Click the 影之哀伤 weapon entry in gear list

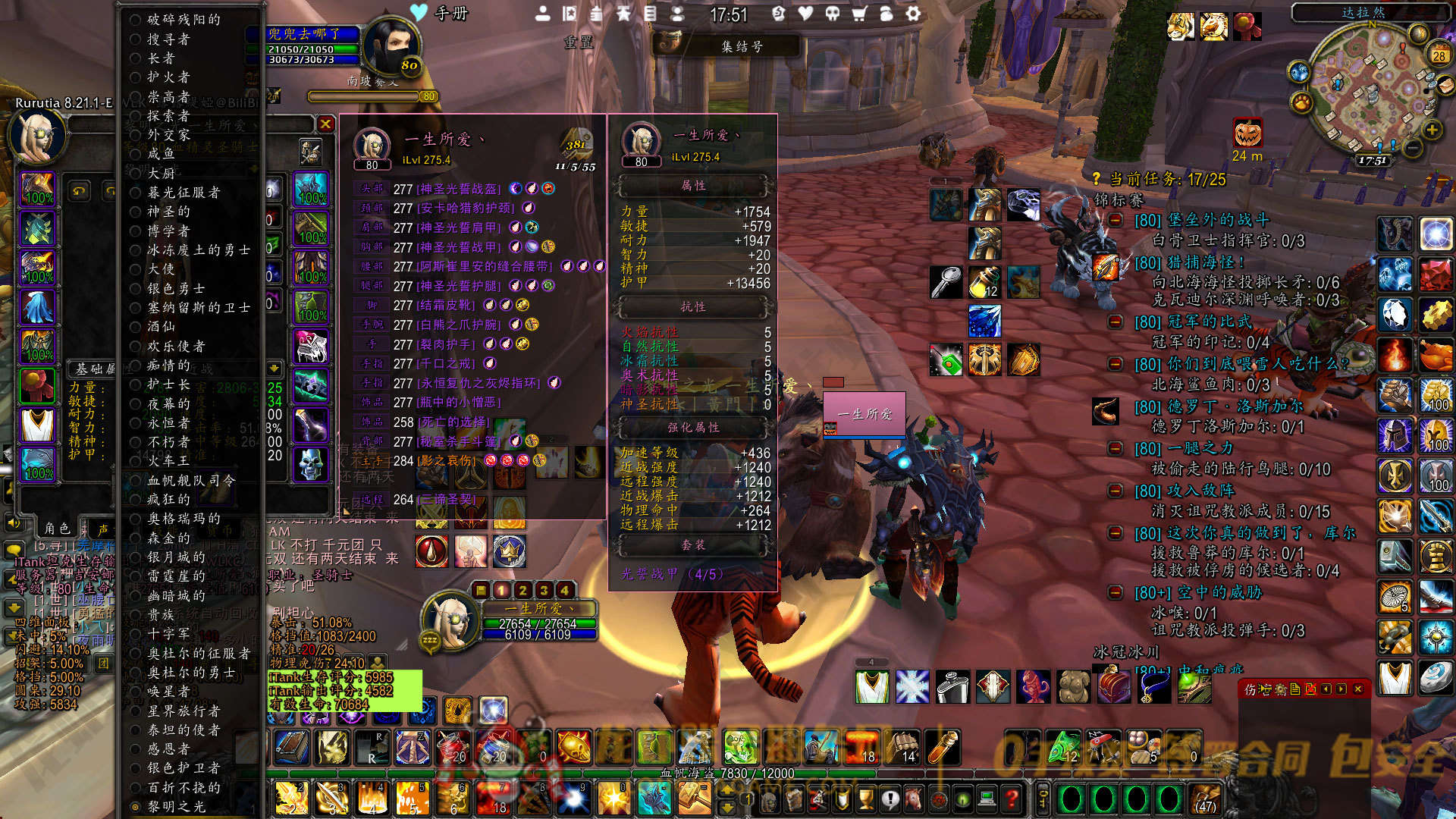coord(447,460)
